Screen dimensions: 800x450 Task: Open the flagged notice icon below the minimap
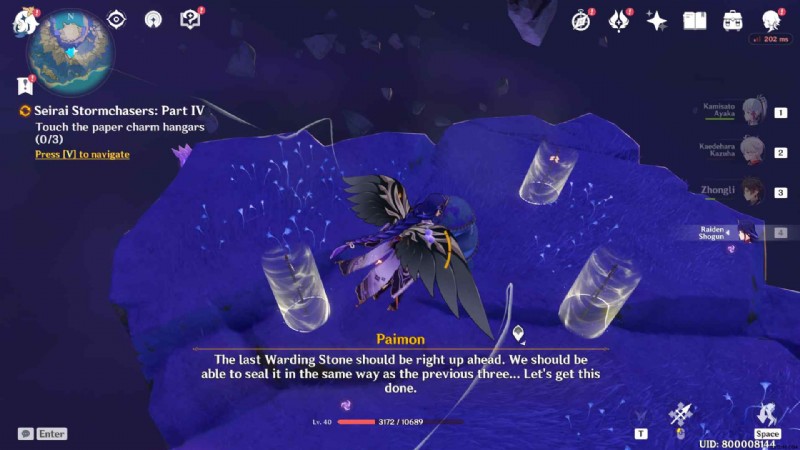26,86
